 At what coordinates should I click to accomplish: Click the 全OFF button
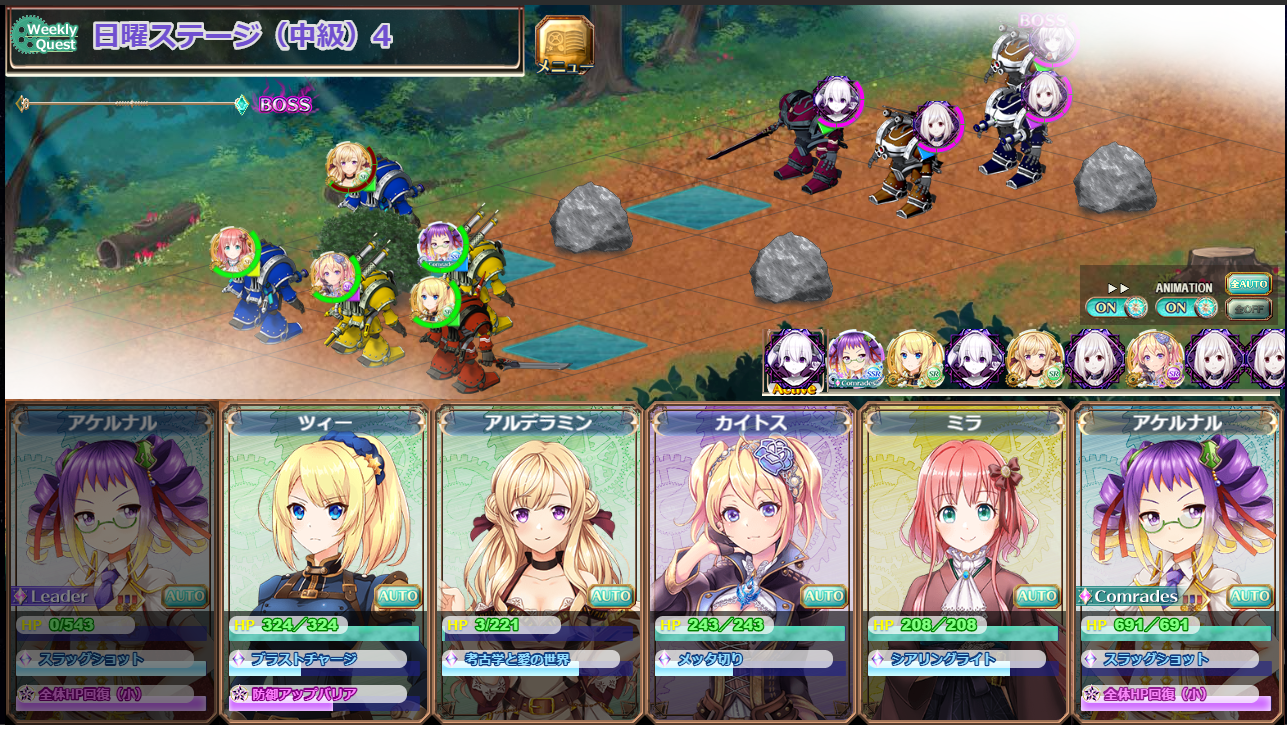[1248, 309]
